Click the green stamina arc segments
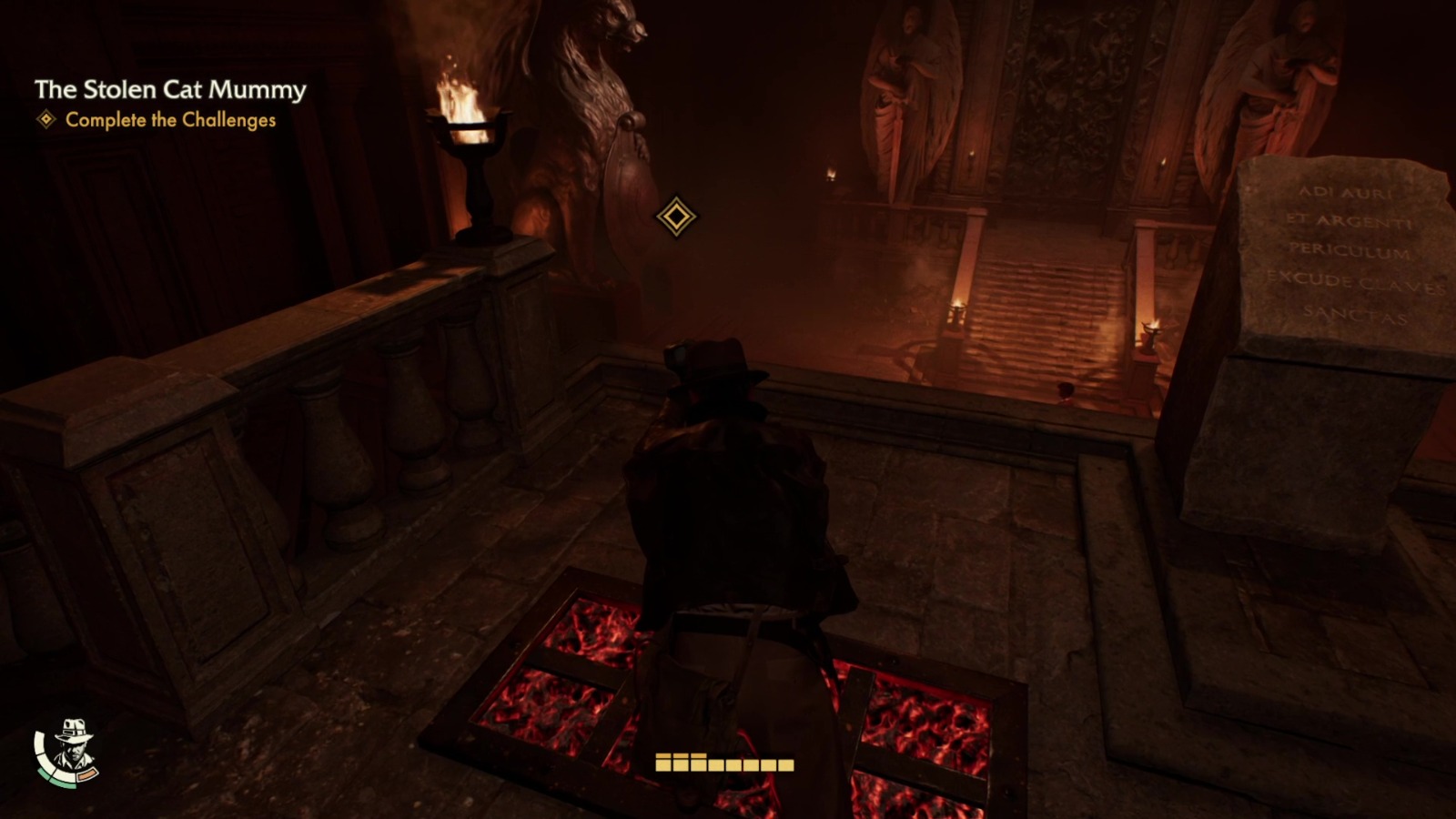This screenshot has width=1456, height=819. [x=53, y=781]
